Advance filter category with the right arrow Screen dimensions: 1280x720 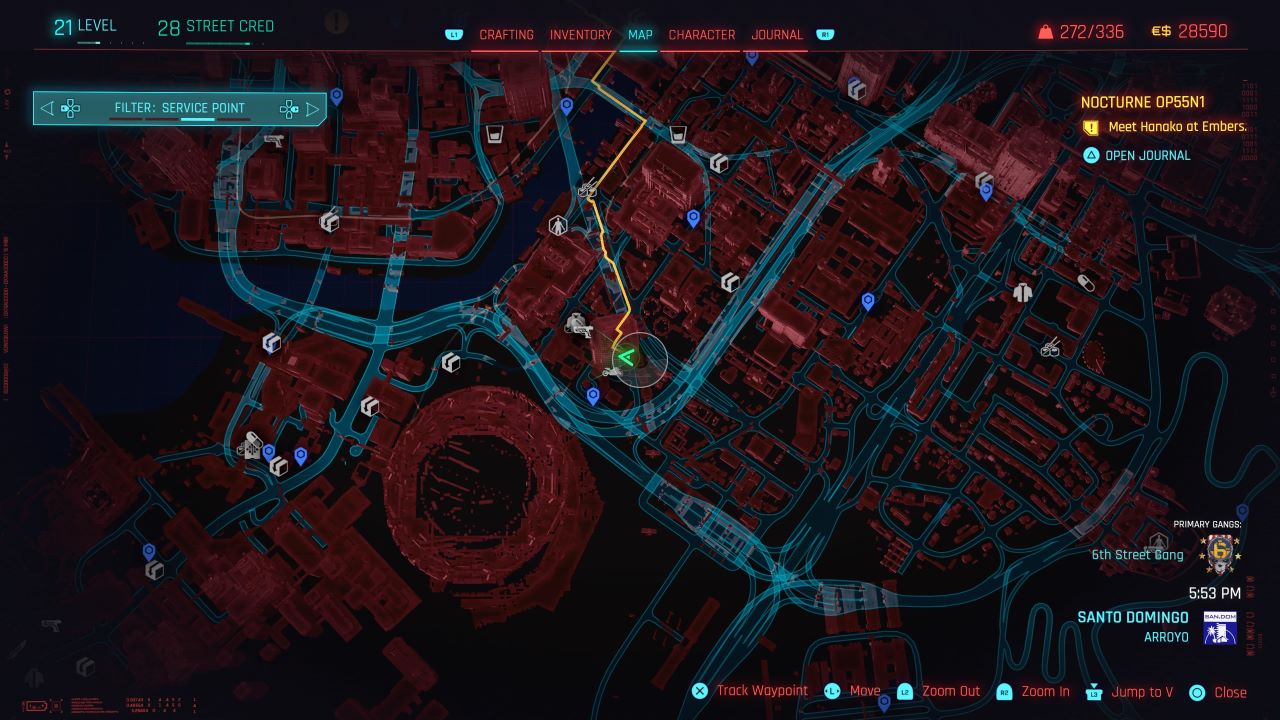pos(313,108)
